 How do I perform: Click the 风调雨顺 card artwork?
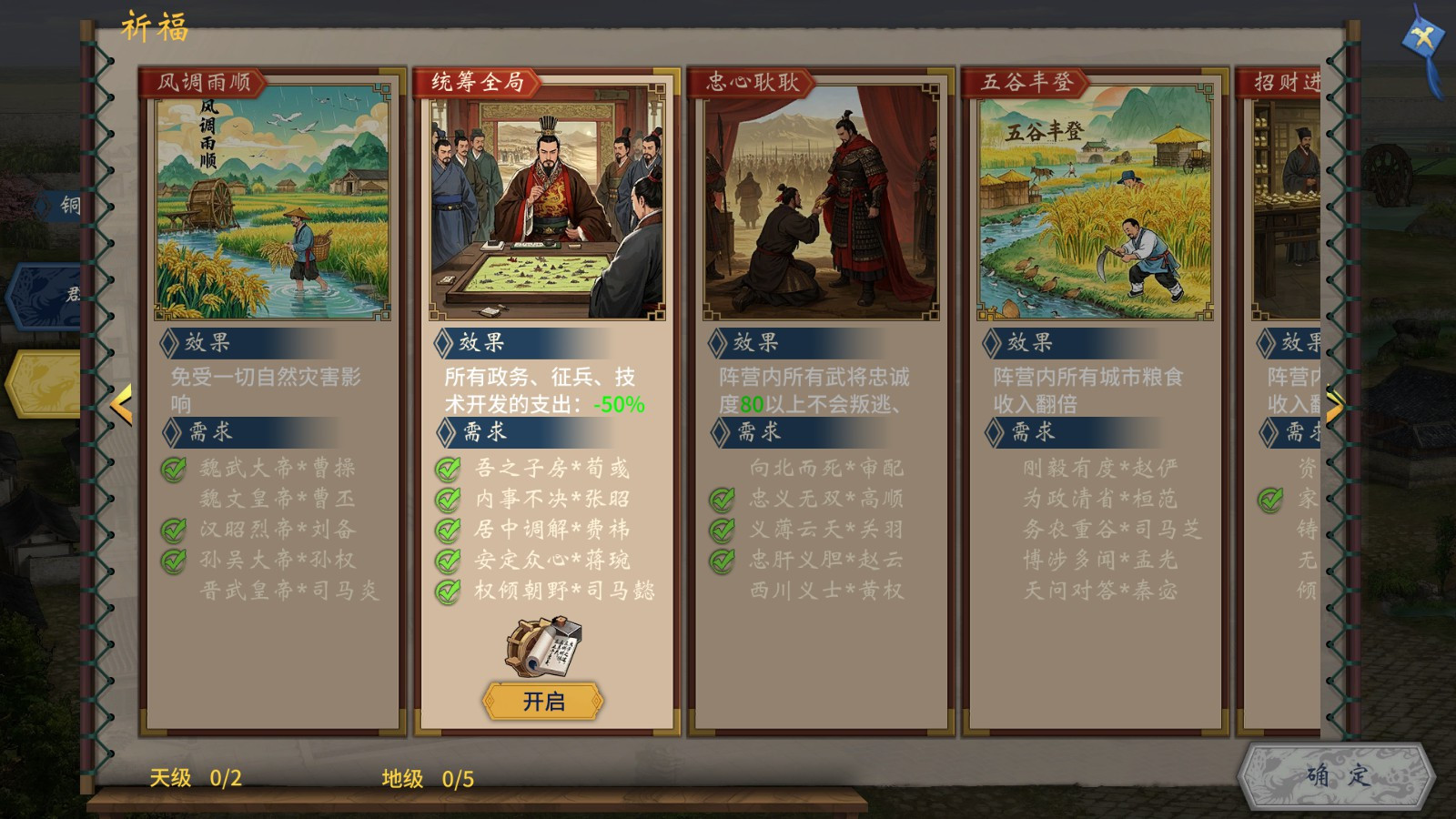click(x=273, y=209)
